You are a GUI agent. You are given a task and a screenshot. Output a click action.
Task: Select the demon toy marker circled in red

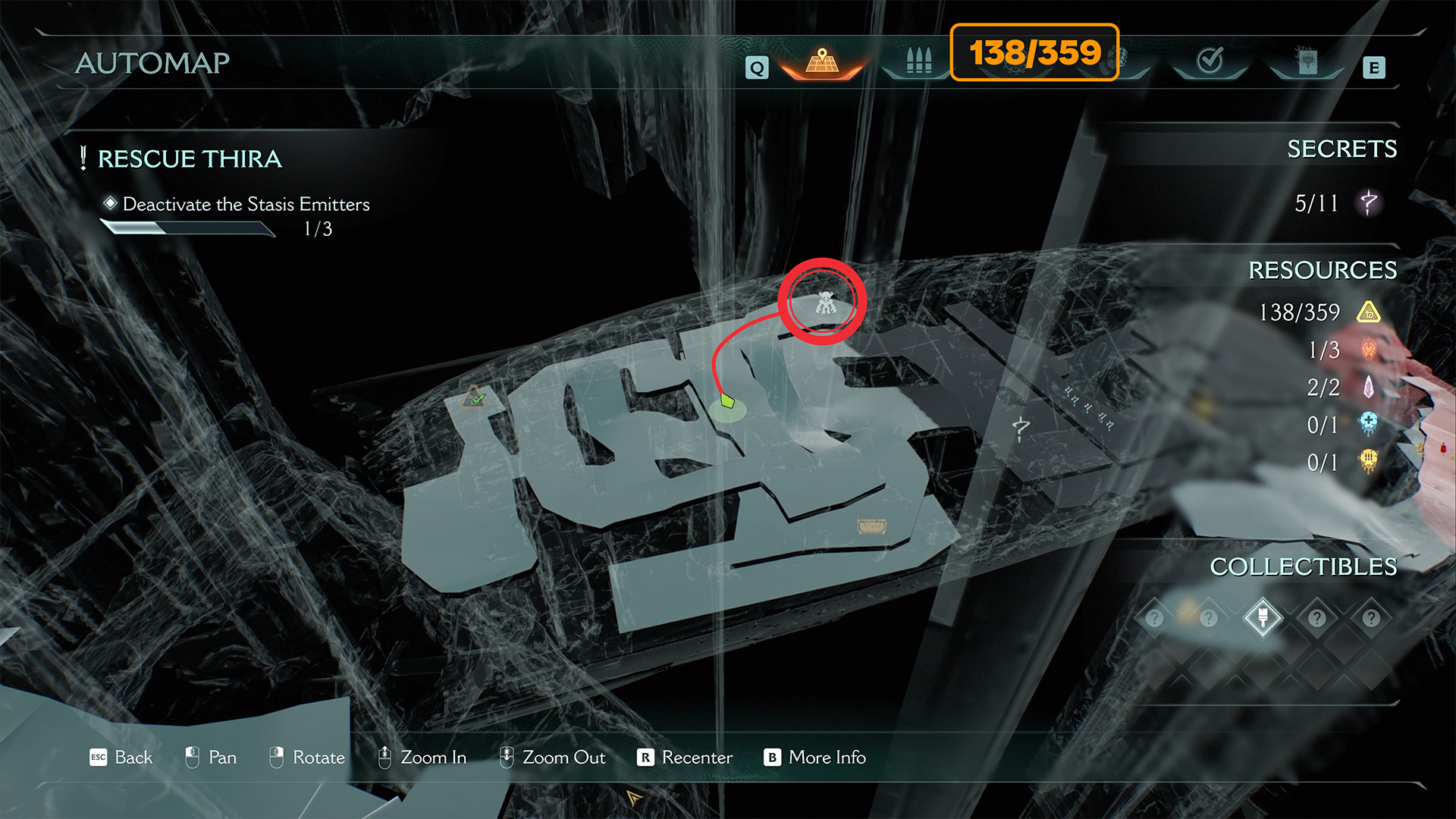(825, 303)
